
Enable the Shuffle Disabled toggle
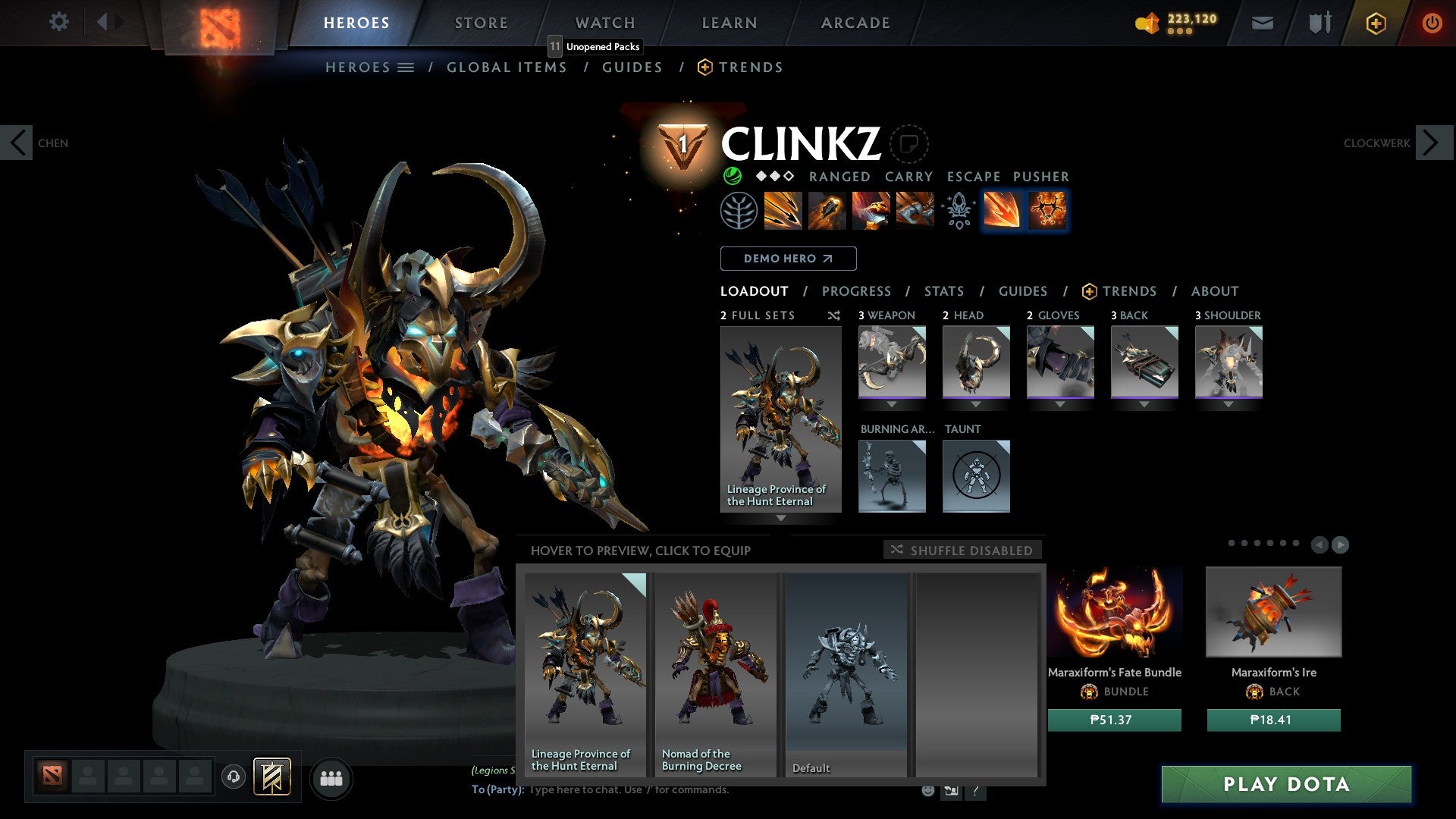963,551
